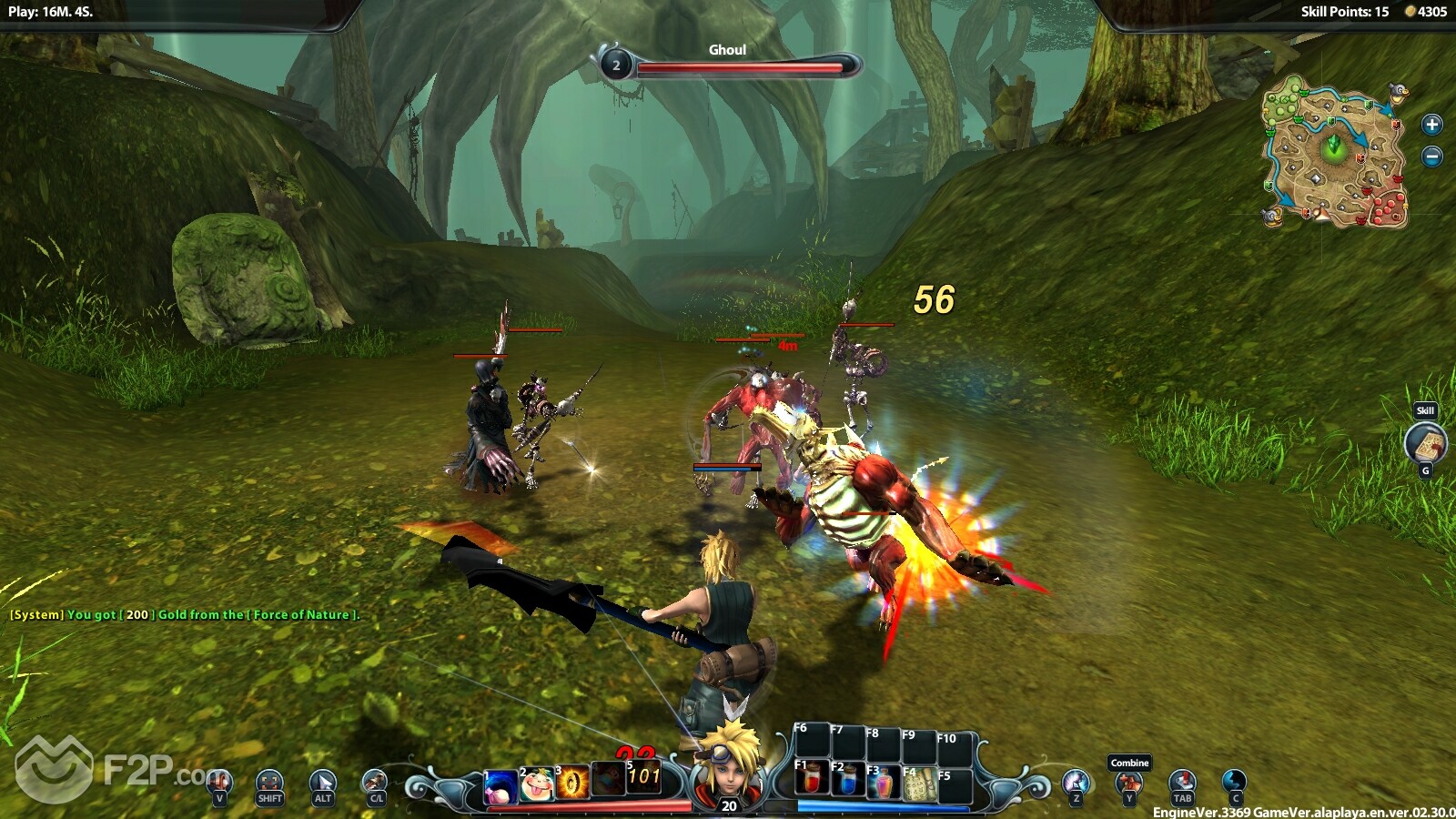This screenshot has height=819, width=1456.
Task: Activate the golden ring skill in slot 3
Action: click(x=572, y=782)
